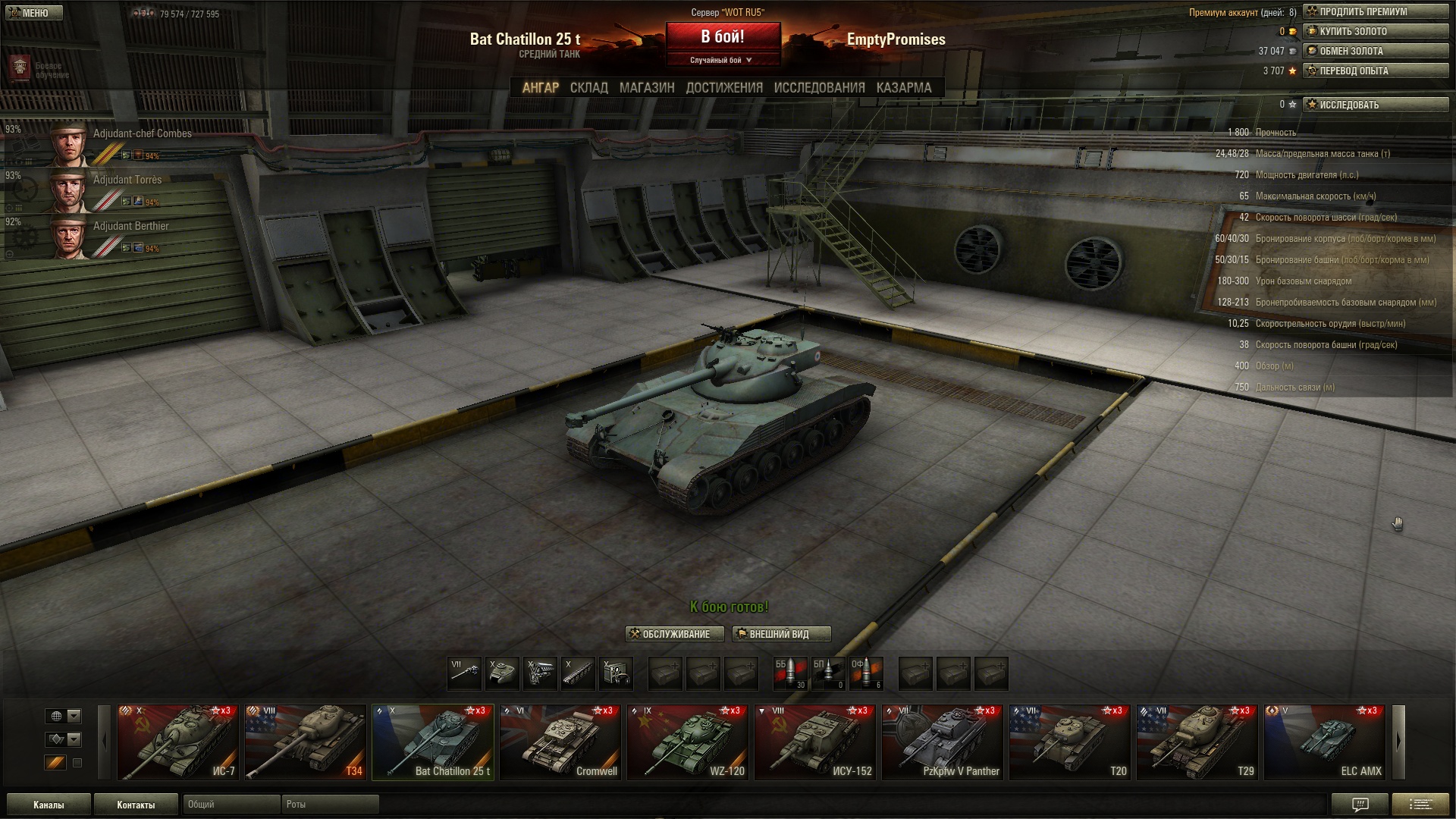The image size is (1456, 819).
Task: Click the ПРОДЛИТЬ ПРЕМИУМ button
Action: [1375, 12]
